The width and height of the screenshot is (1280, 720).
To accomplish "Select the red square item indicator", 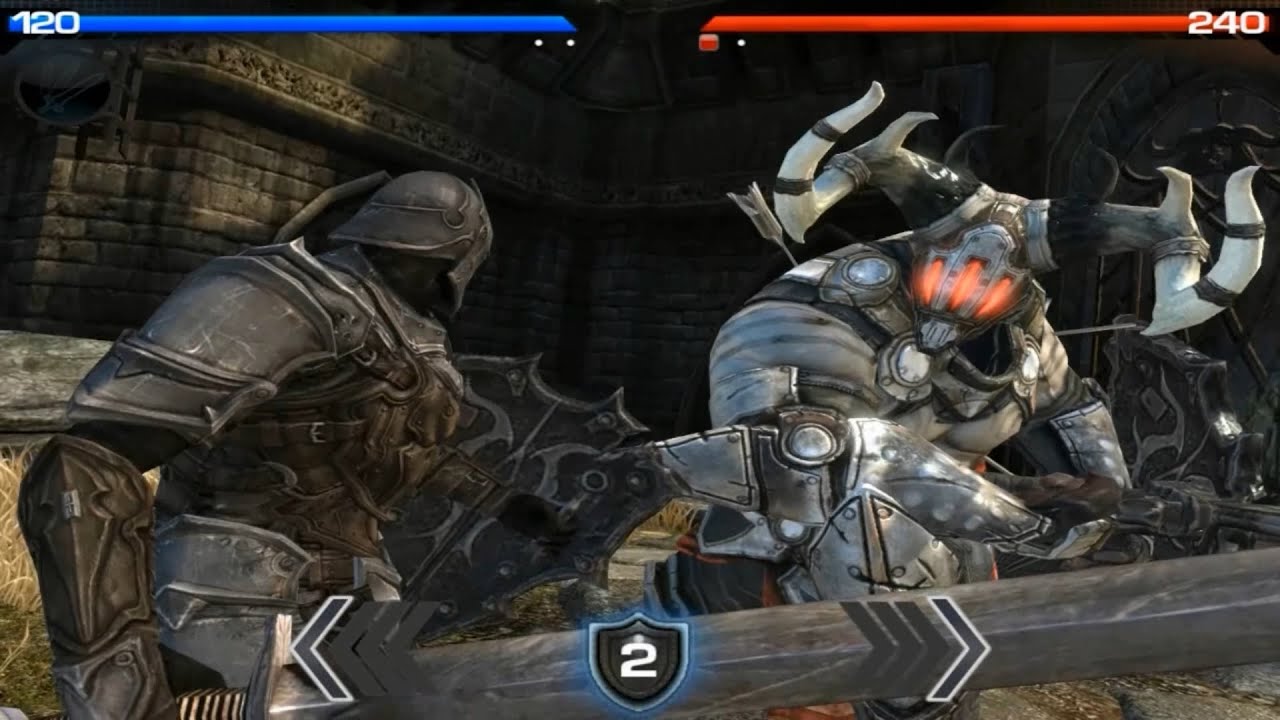I will (708, 41).
